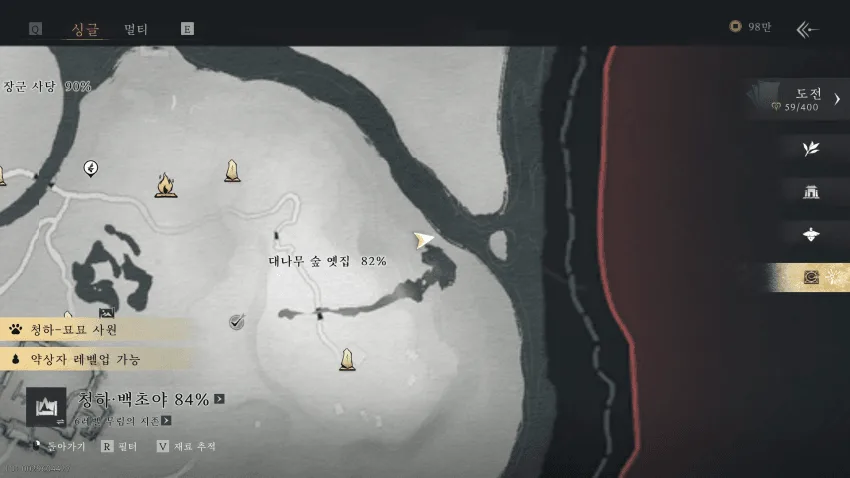Select the picture frame map marker

pos(106,314)
